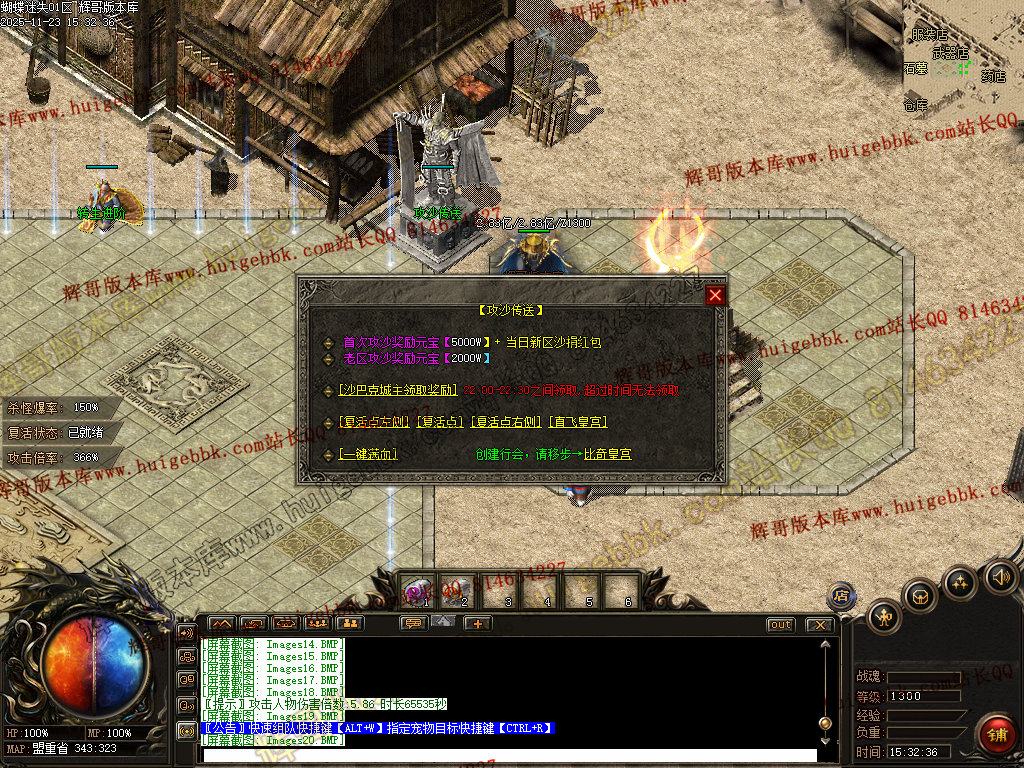This screenshot has height=768, width=1024.
Task: Open the bag chest icon
Action: tap(921, 597)
